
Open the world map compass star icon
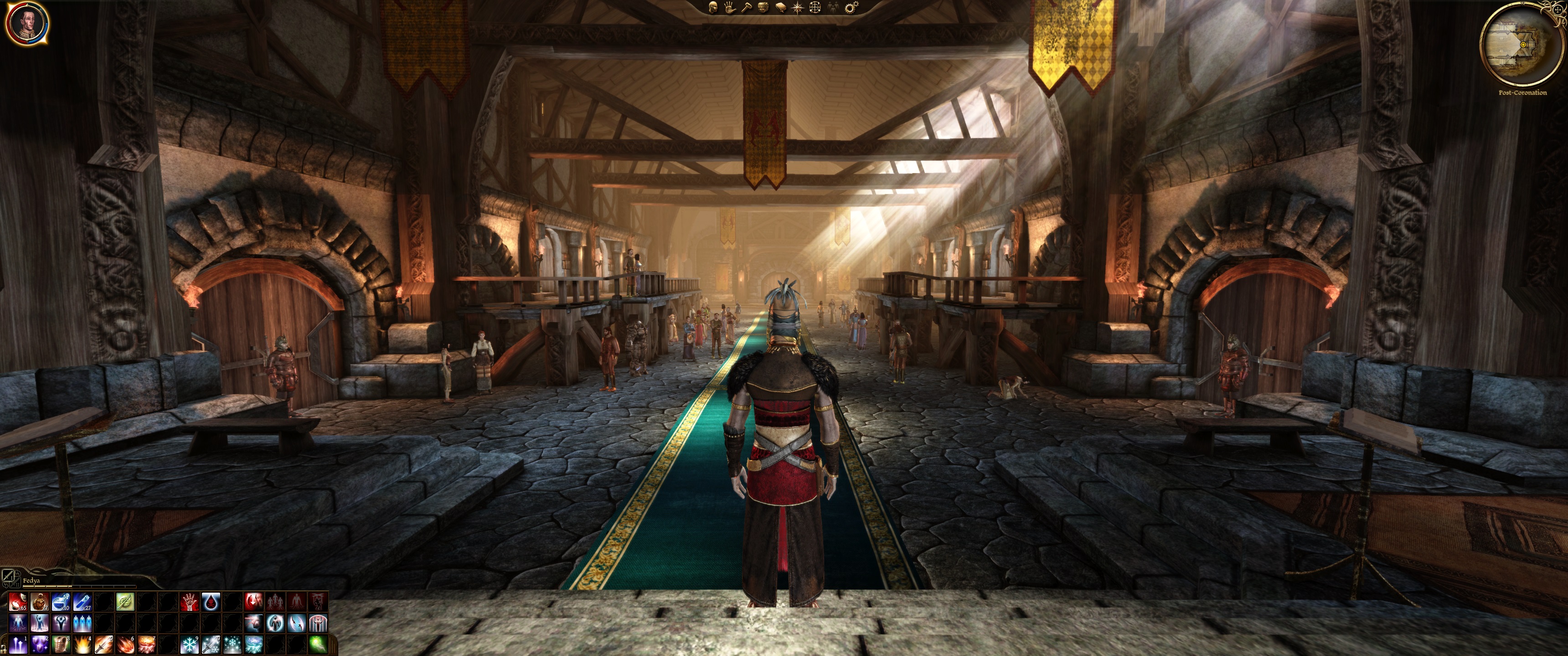[x=798, y=7]
